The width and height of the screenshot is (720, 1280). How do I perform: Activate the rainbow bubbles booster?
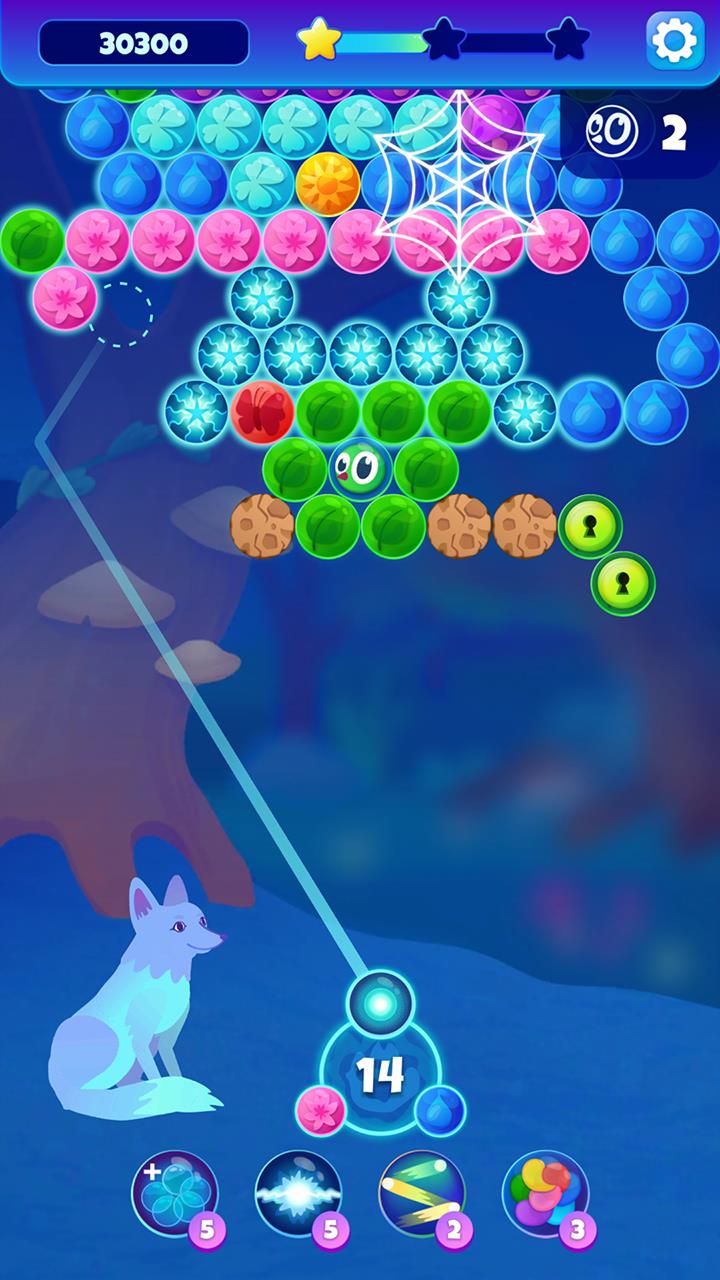(x=545, y=1193)
